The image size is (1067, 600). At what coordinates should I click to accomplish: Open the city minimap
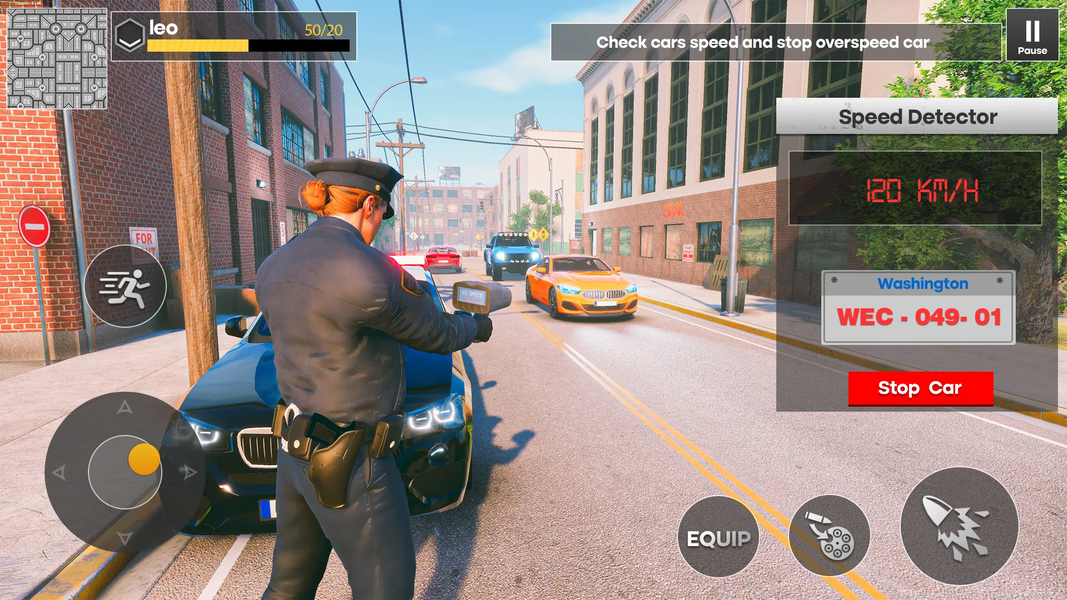(57, 58)
